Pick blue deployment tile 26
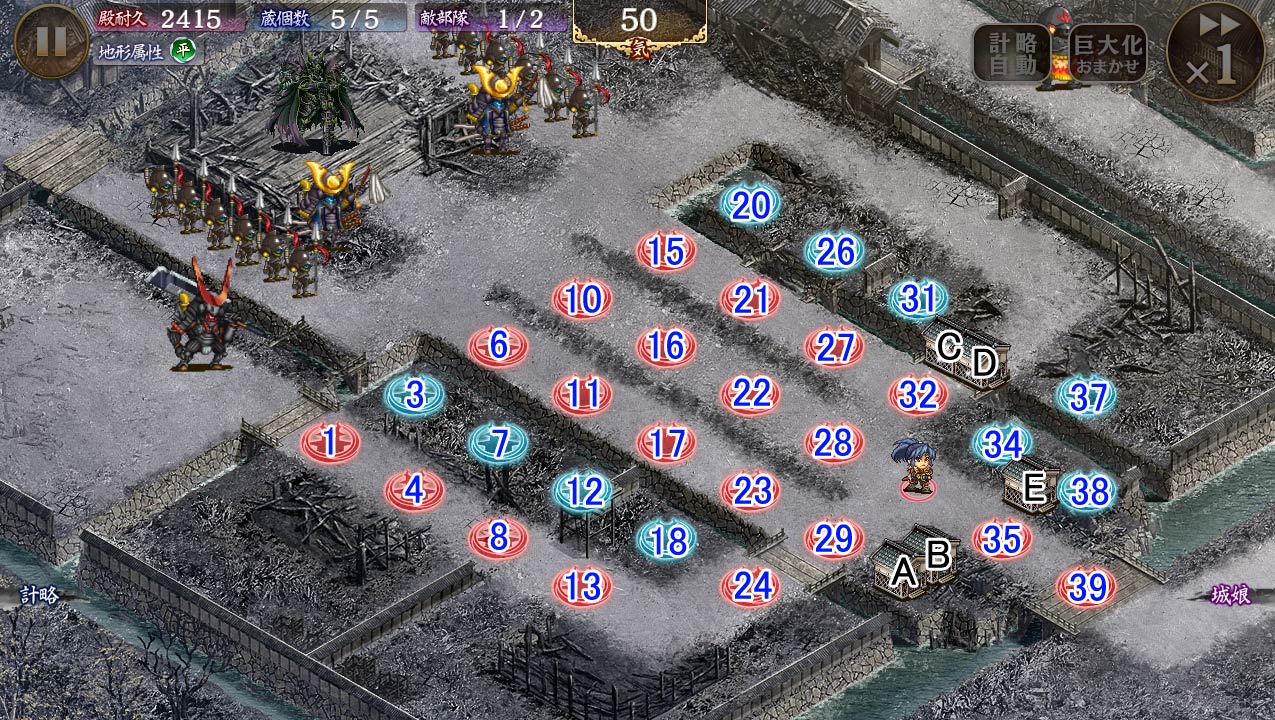The height and width of the screenshot is (720, 1275). click(835, 252)
